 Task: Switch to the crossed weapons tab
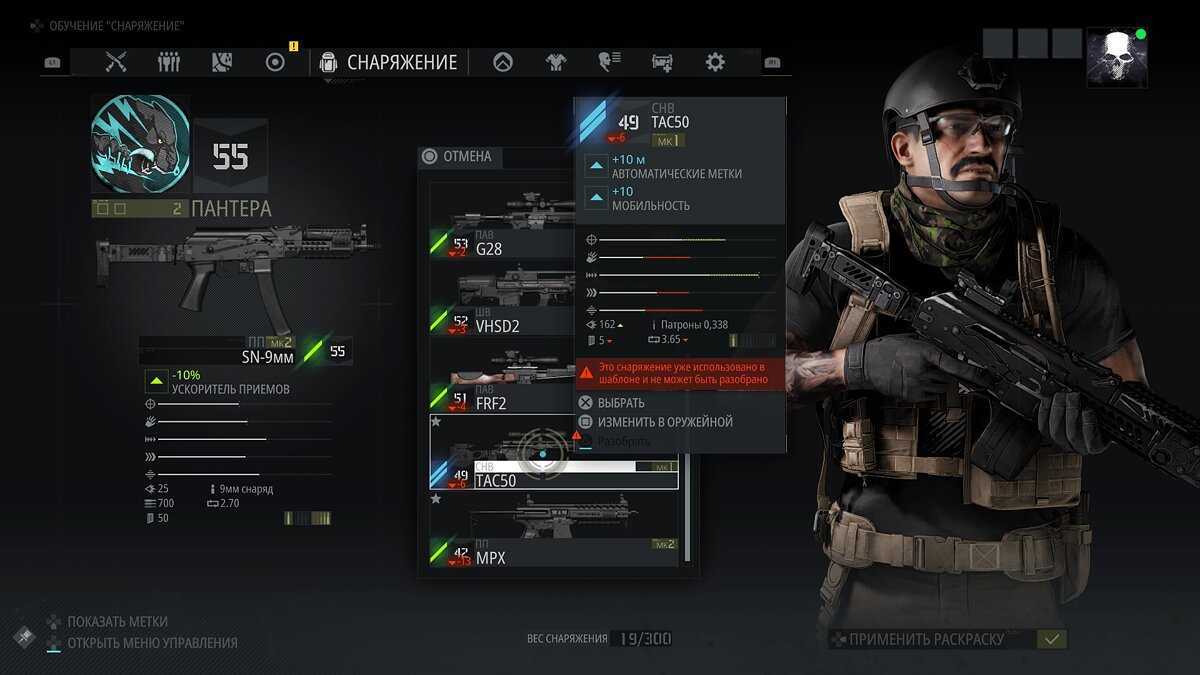coord(117,62)
